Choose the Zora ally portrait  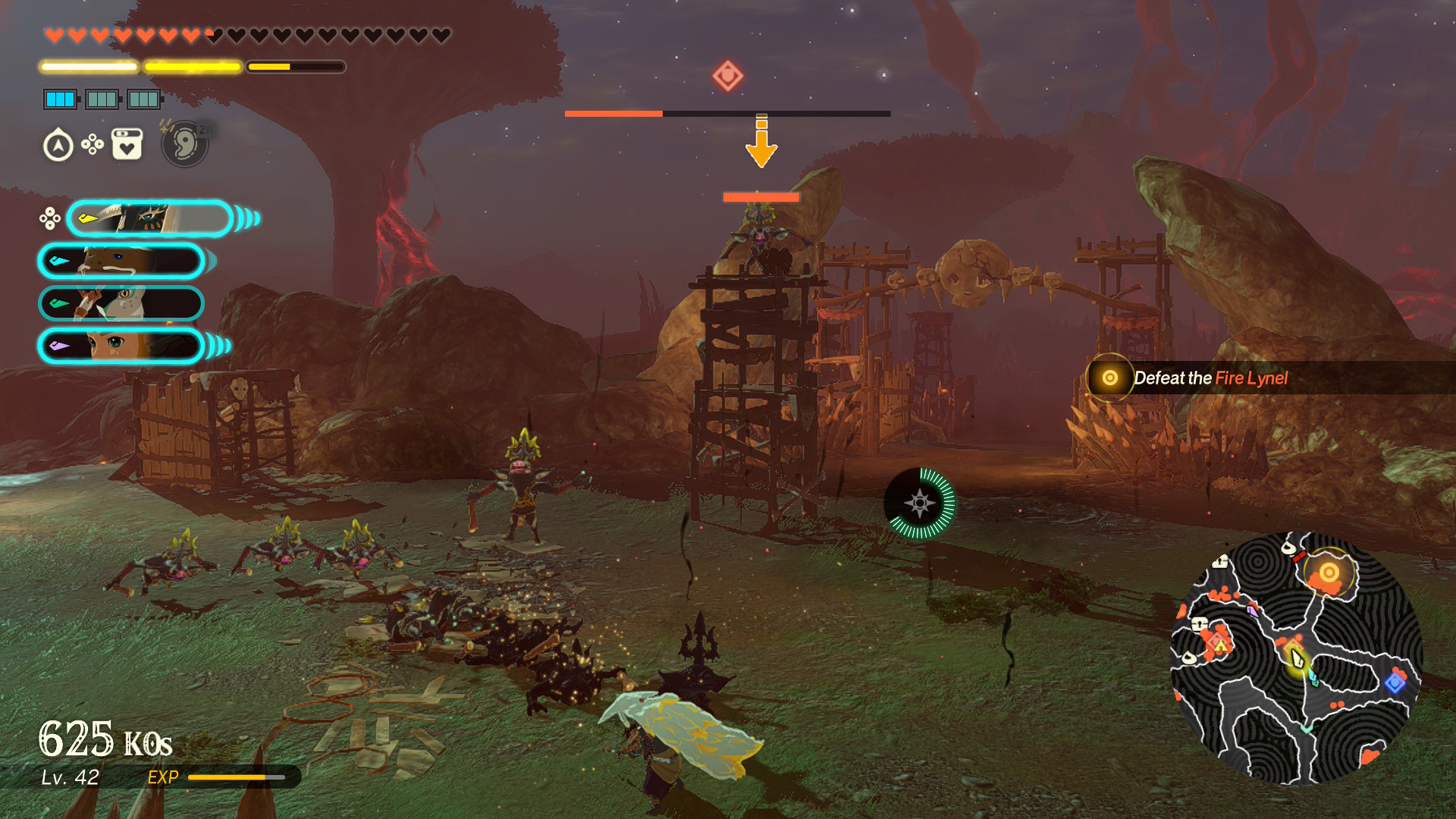click(x=121, y=303)
